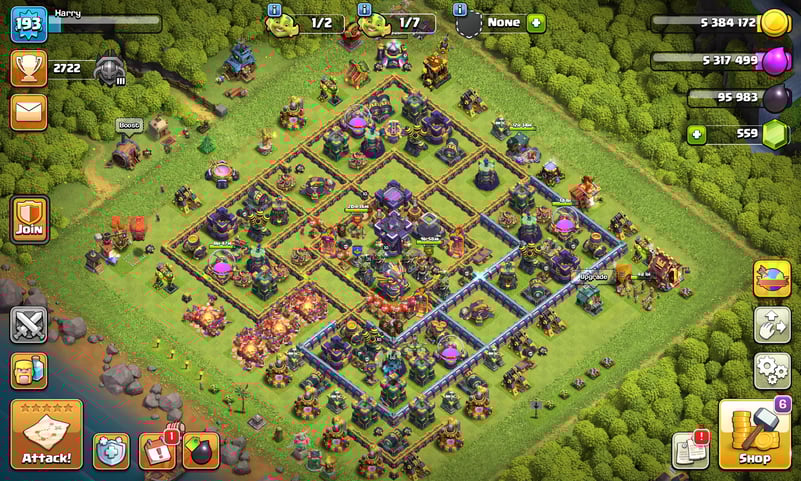Select the gold coin resource icon
This screenshot has height=481, width=801.
click(x=775, y=22)
